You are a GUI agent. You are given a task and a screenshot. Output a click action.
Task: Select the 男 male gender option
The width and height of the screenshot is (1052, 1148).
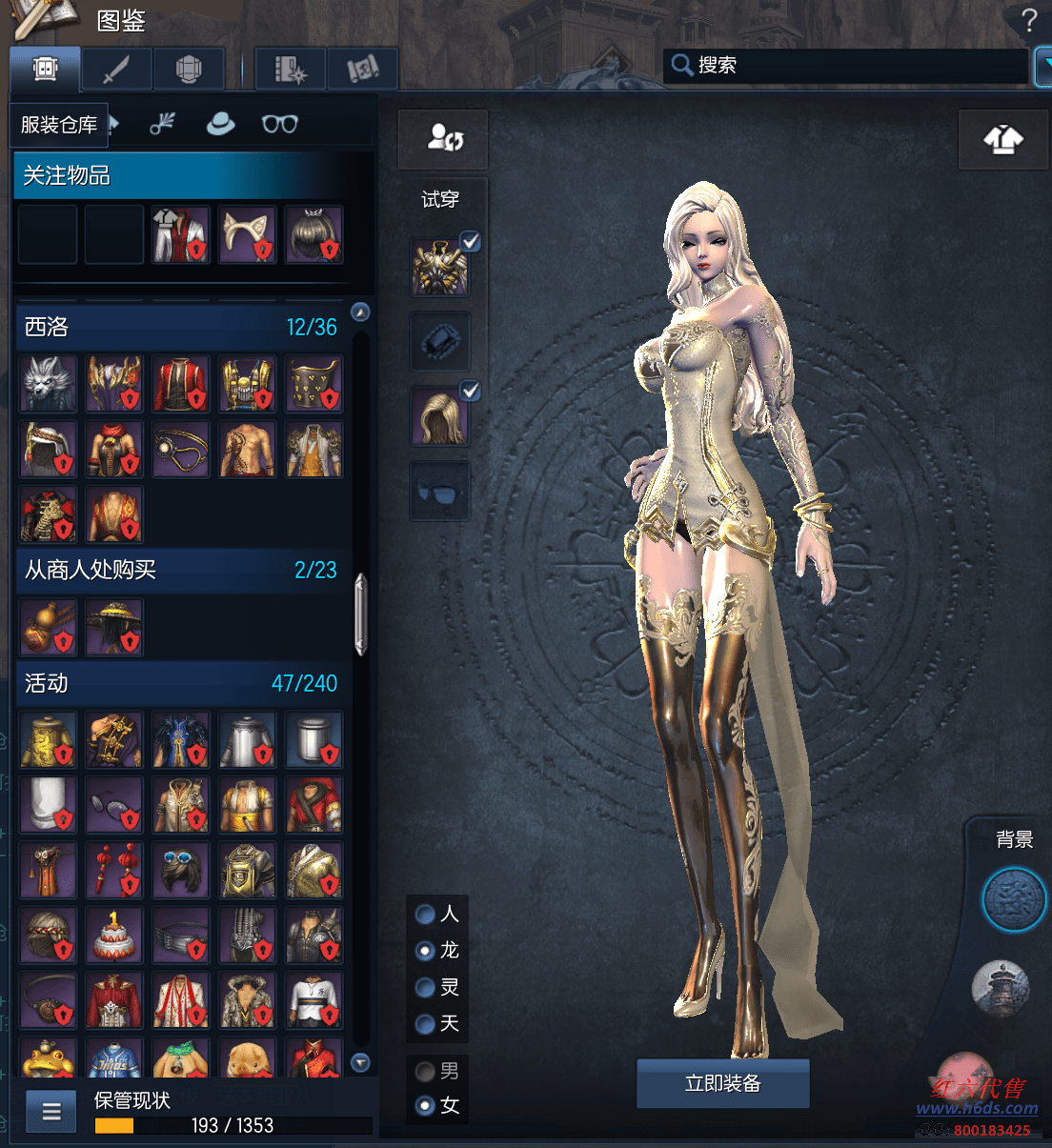coord(426,1072)
